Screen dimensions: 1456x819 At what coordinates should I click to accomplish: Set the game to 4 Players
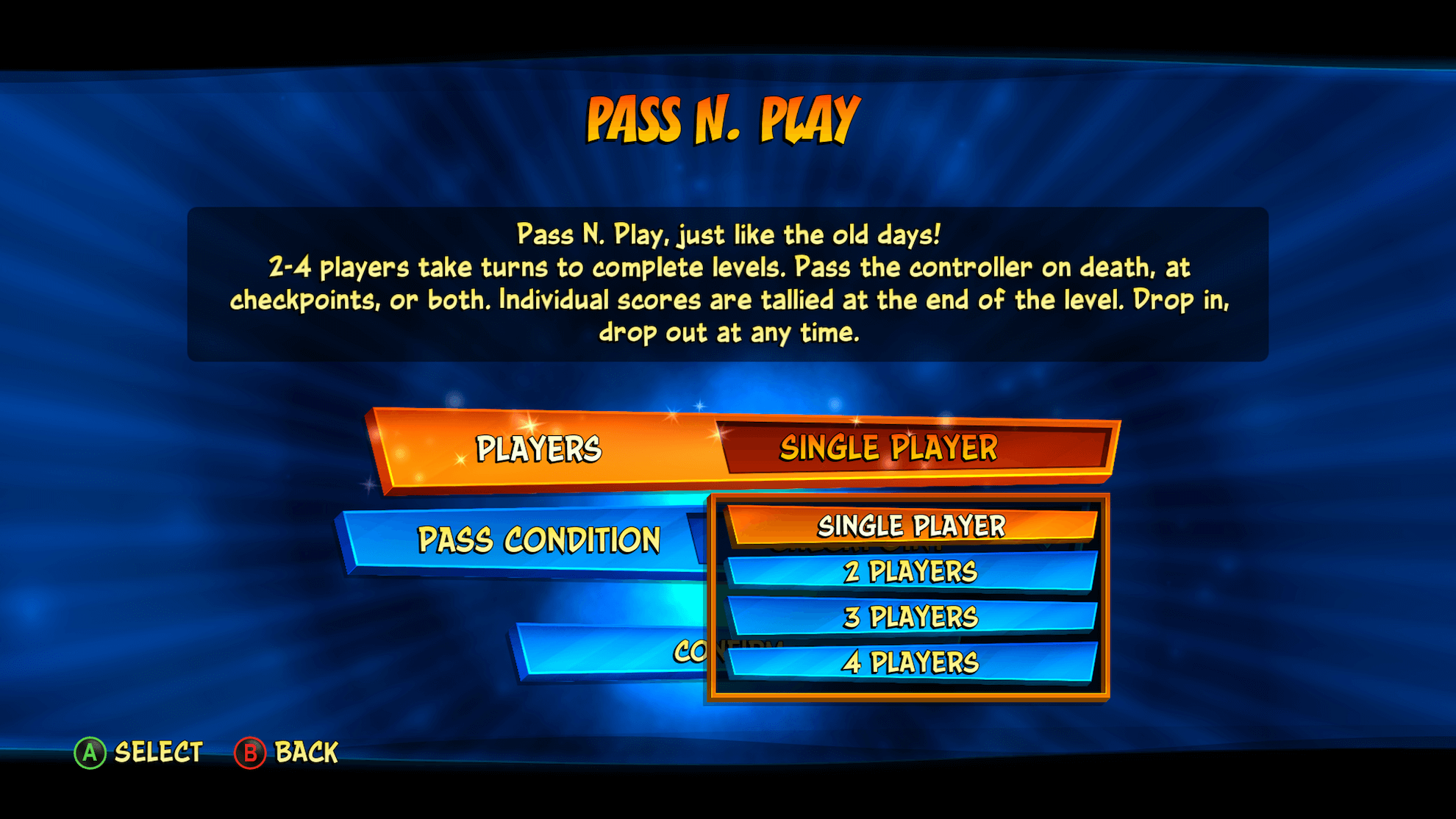pos(910,662)
